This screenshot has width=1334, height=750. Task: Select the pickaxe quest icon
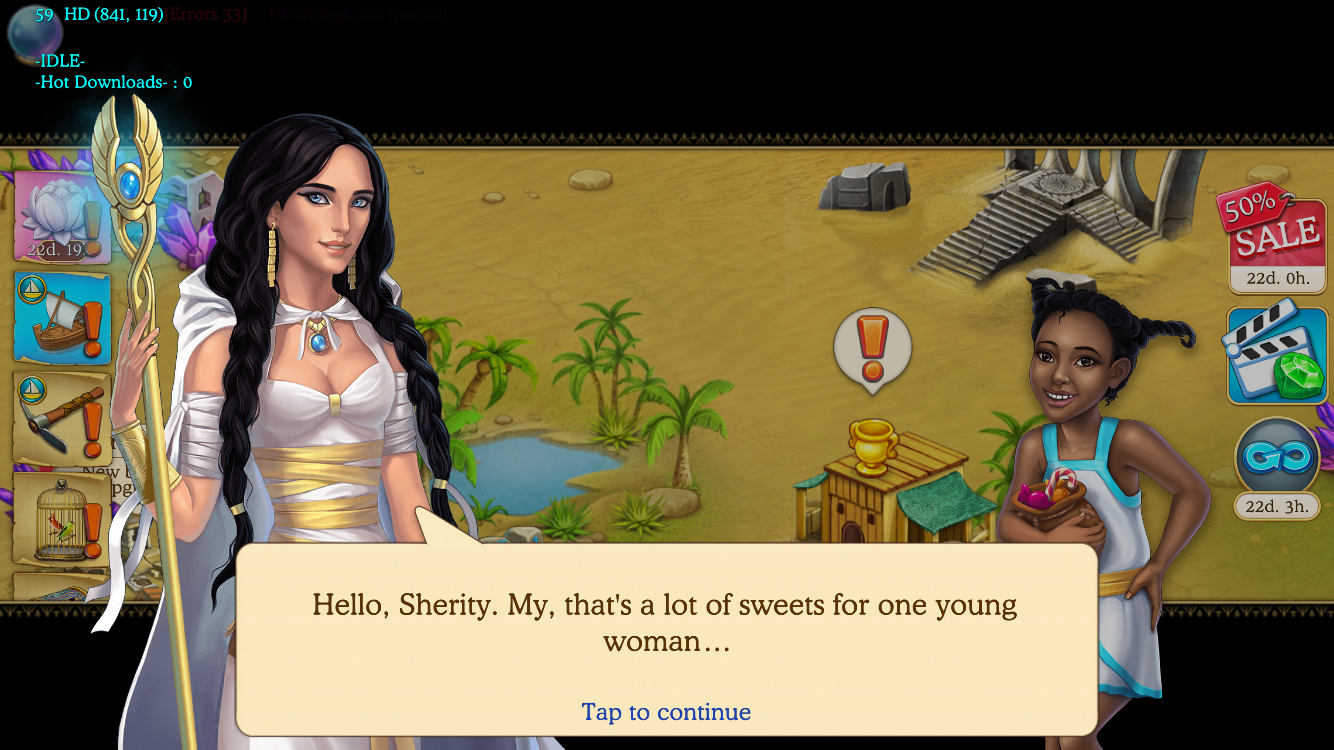point(62,418)
